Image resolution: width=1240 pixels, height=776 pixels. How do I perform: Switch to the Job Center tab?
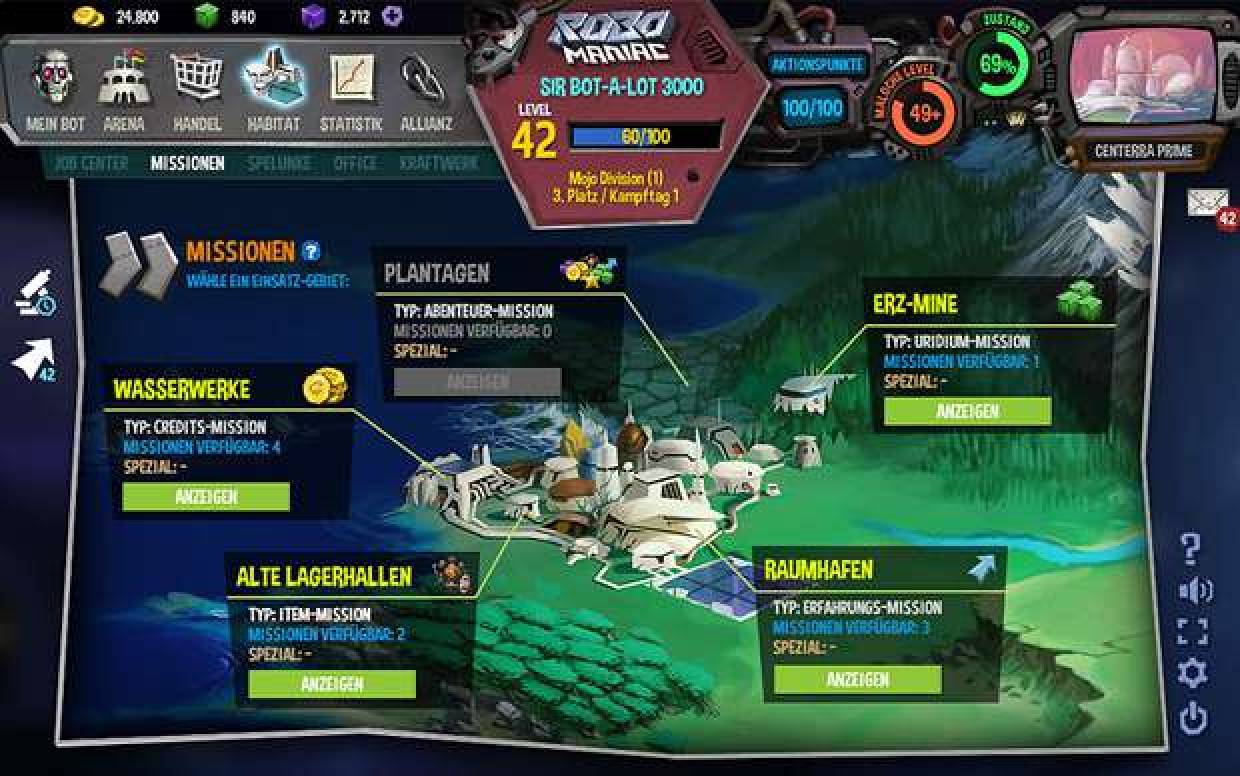coord(91,163)
